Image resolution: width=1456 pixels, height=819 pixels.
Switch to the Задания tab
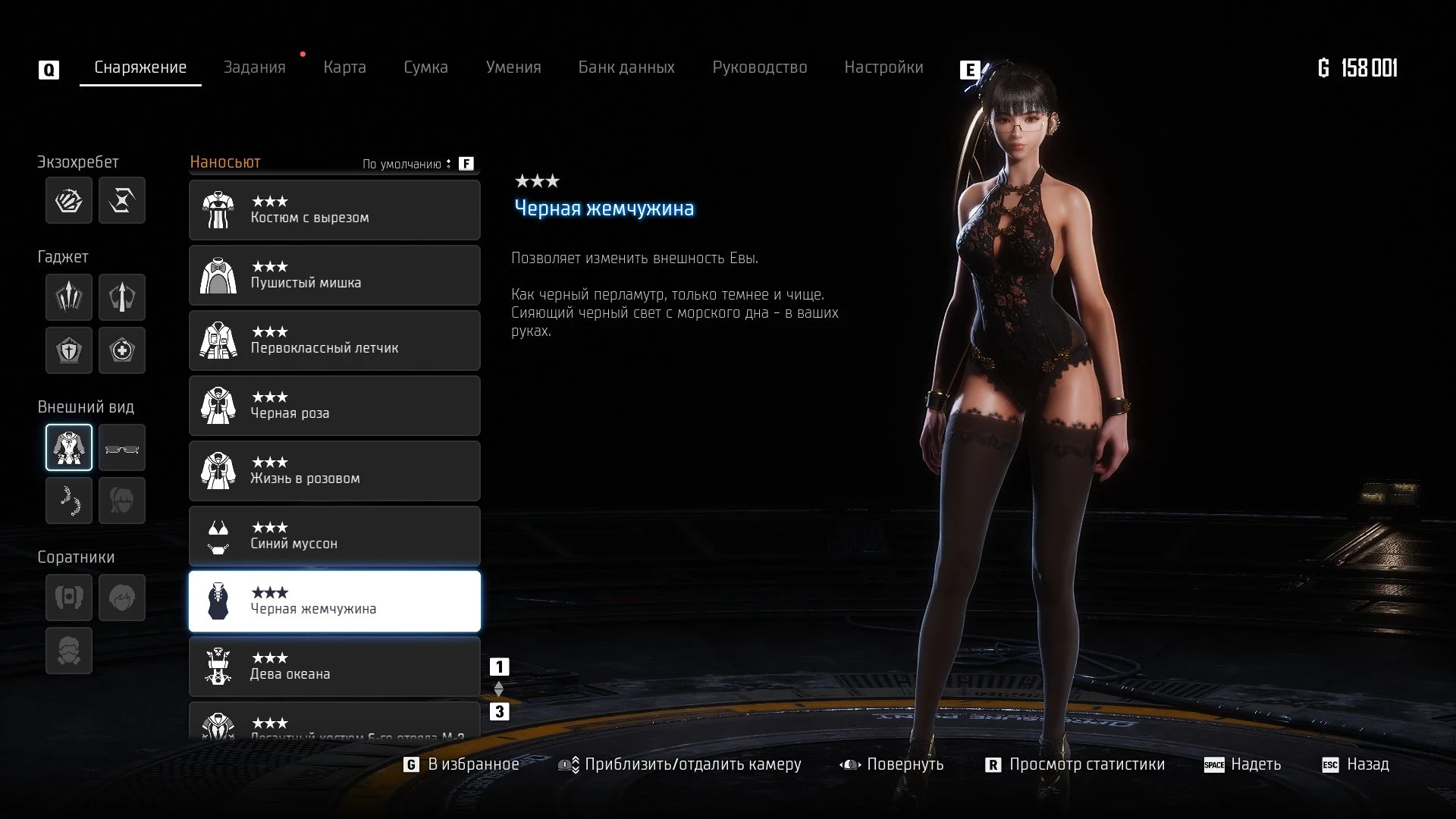254,67
